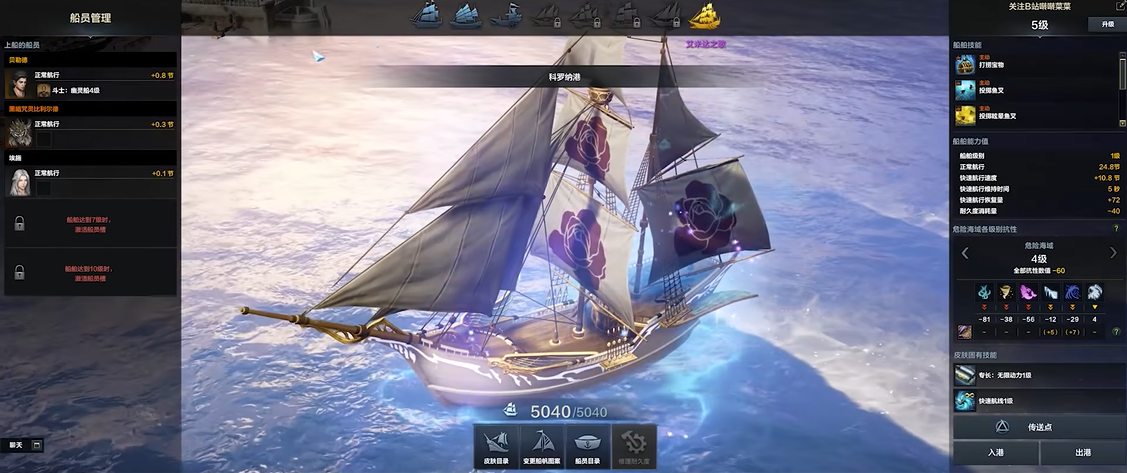Viewport: 1127px width, 473px height.
Task: Select the 打捞宝物 salvage treasure skill icon
Action: coord(965,65)
